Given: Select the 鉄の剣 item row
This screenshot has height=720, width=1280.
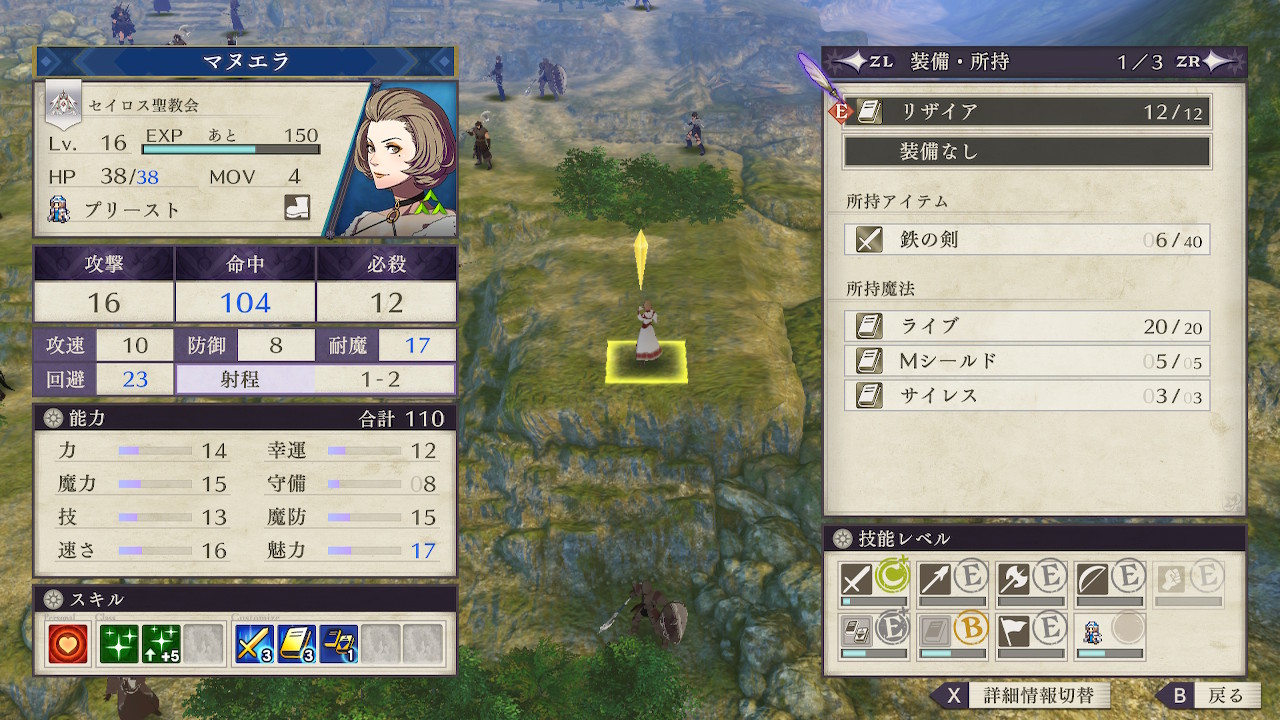Looking at the screenshot, I should (x=1027, y=240).
